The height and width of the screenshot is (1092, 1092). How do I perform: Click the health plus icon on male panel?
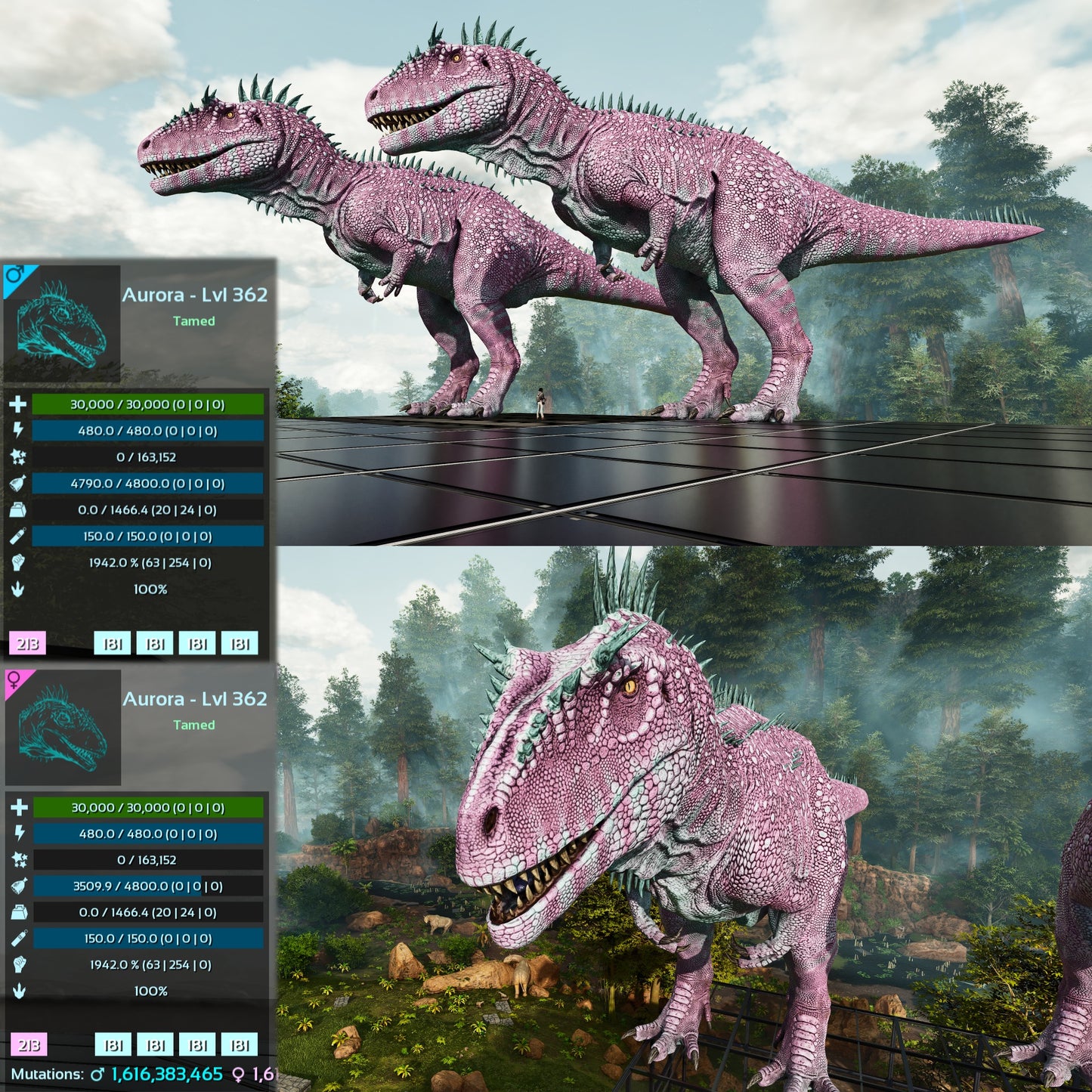(x=17, y=404)
